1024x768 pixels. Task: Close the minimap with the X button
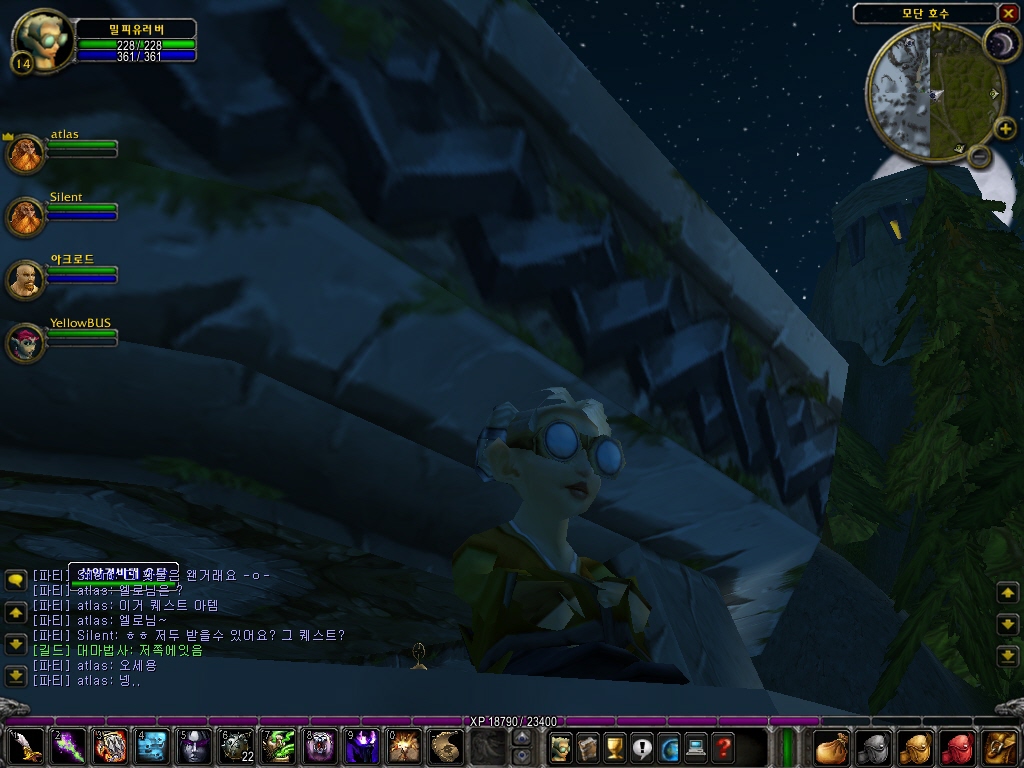tap(1008, 13)
